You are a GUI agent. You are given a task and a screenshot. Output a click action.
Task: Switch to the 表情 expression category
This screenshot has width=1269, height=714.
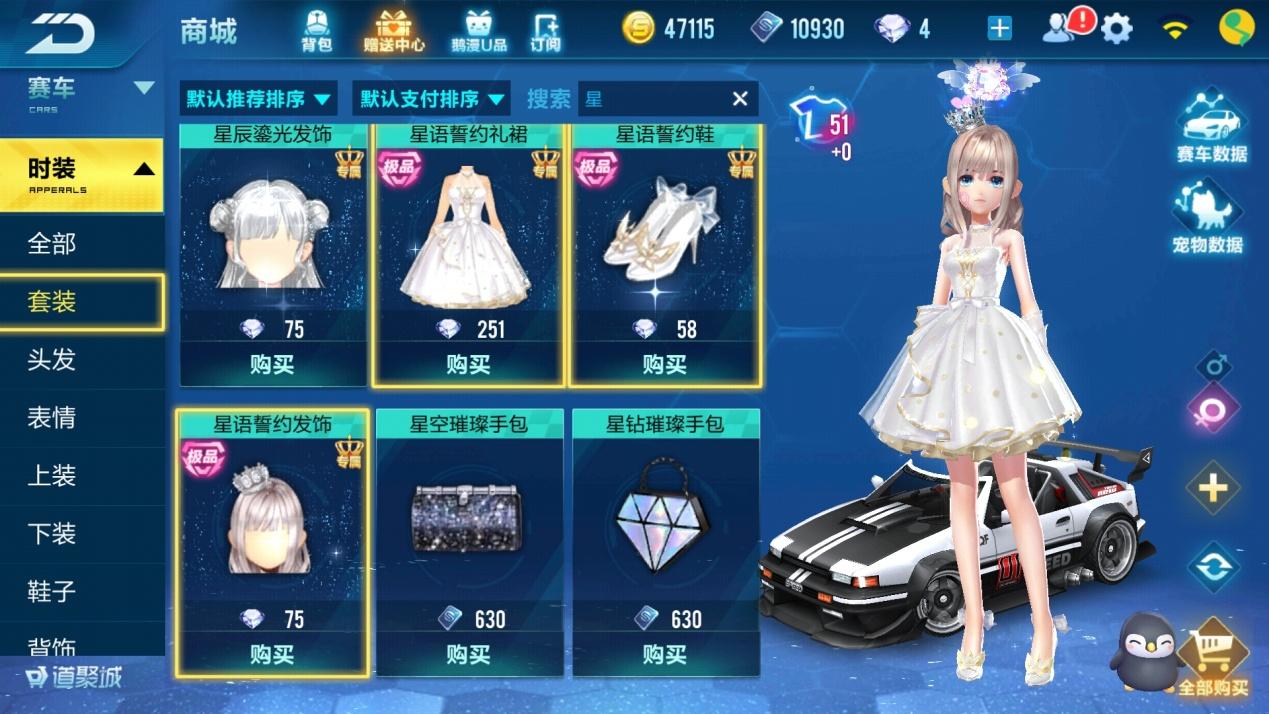pos(52,417)
